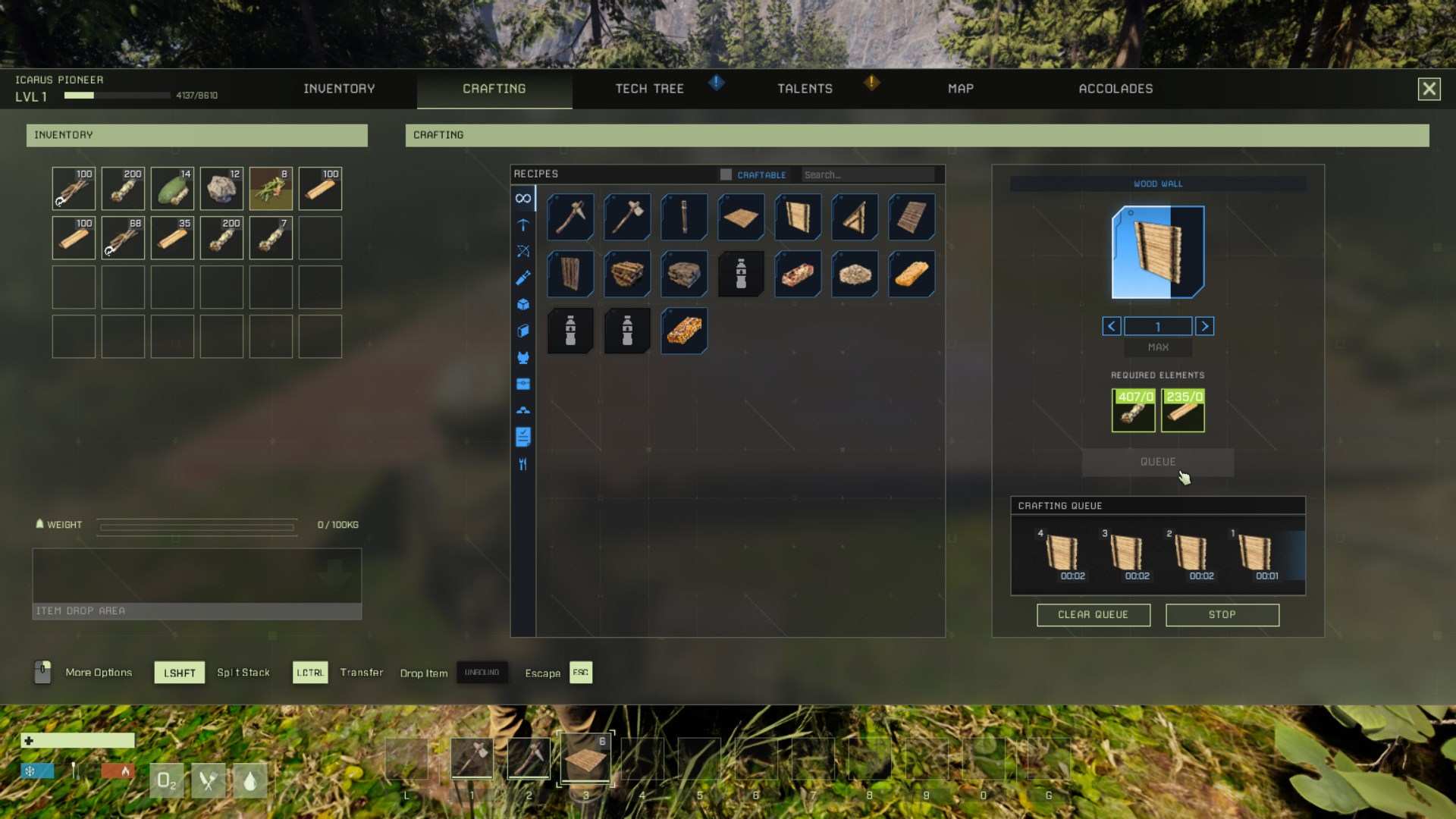Set craft quantity to MAX

(x=1158, y=347)
